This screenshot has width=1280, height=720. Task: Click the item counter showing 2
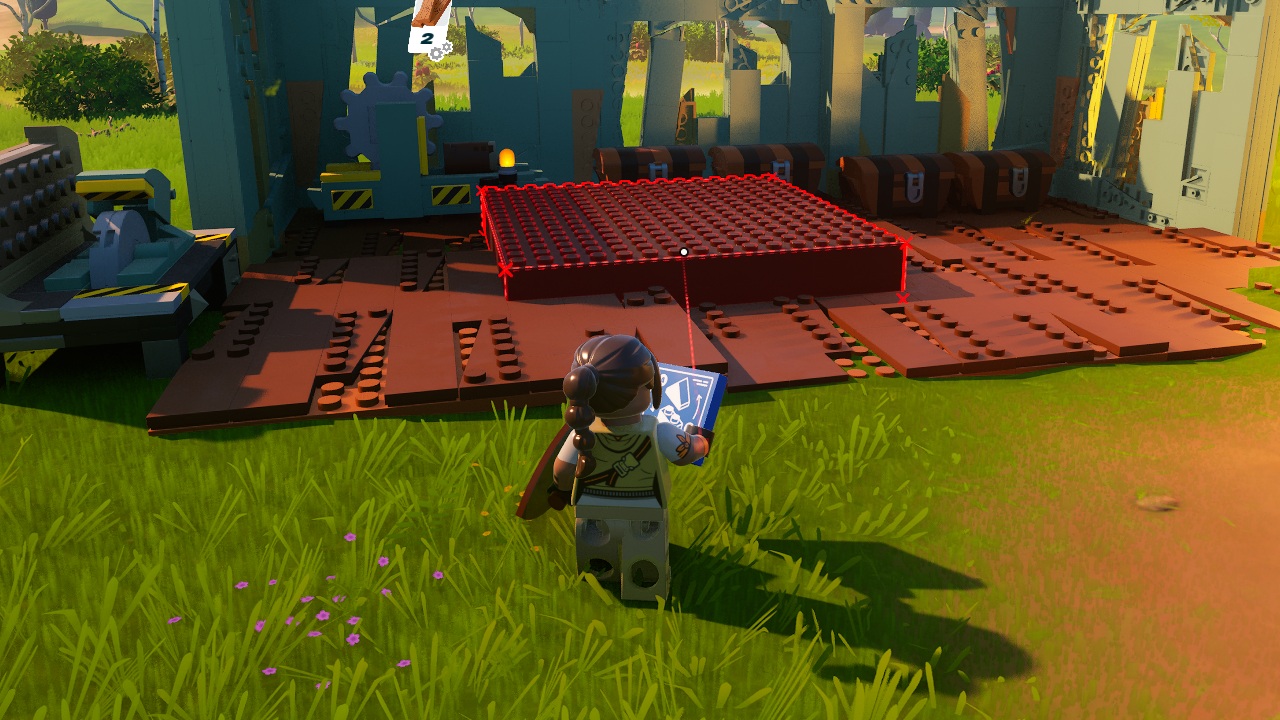(428, 38)
